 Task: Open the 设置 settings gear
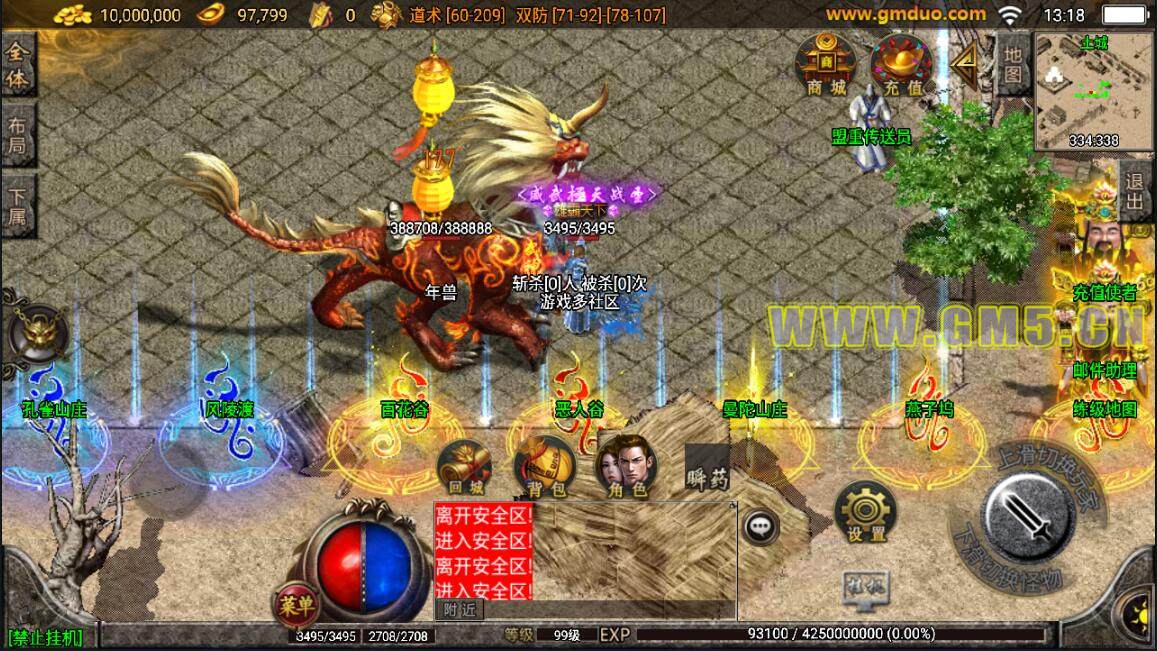coord(866,513)
